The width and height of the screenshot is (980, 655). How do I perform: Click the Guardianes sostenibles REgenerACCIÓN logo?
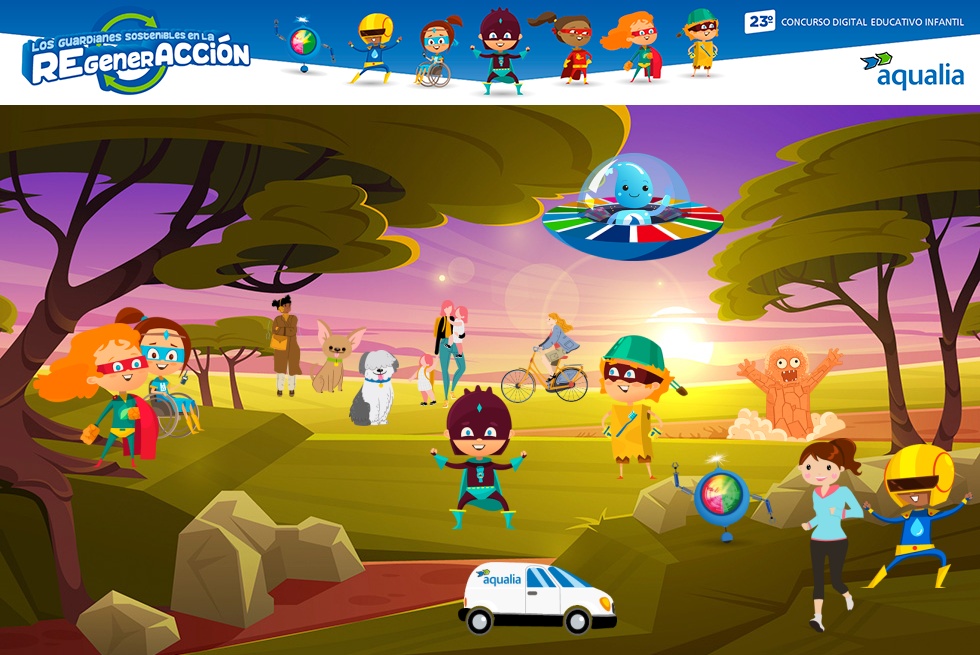pyautogui.click(x=136, y=54)
